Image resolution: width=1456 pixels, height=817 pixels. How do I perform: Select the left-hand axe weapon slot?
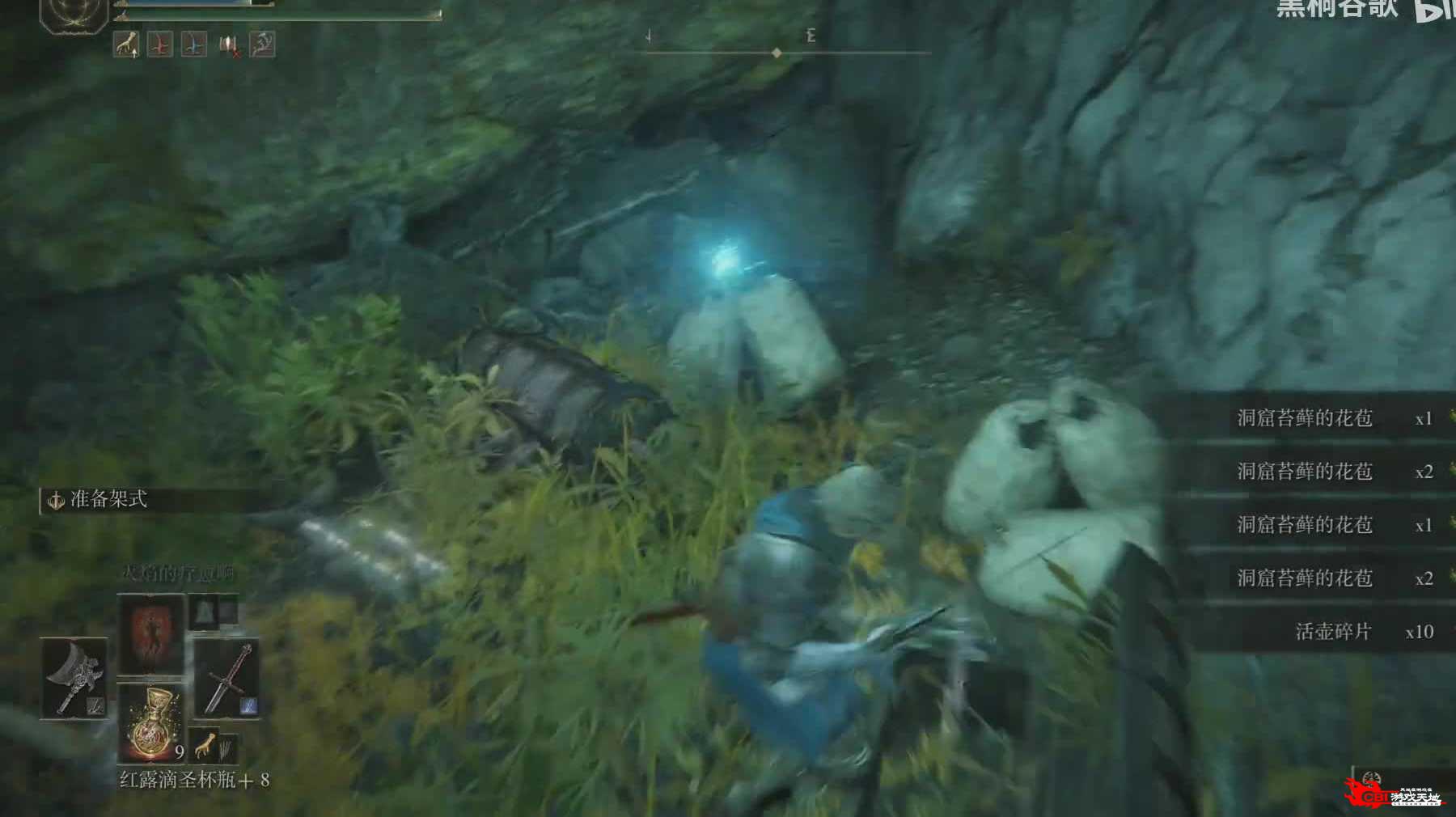[x=74, y=677]
